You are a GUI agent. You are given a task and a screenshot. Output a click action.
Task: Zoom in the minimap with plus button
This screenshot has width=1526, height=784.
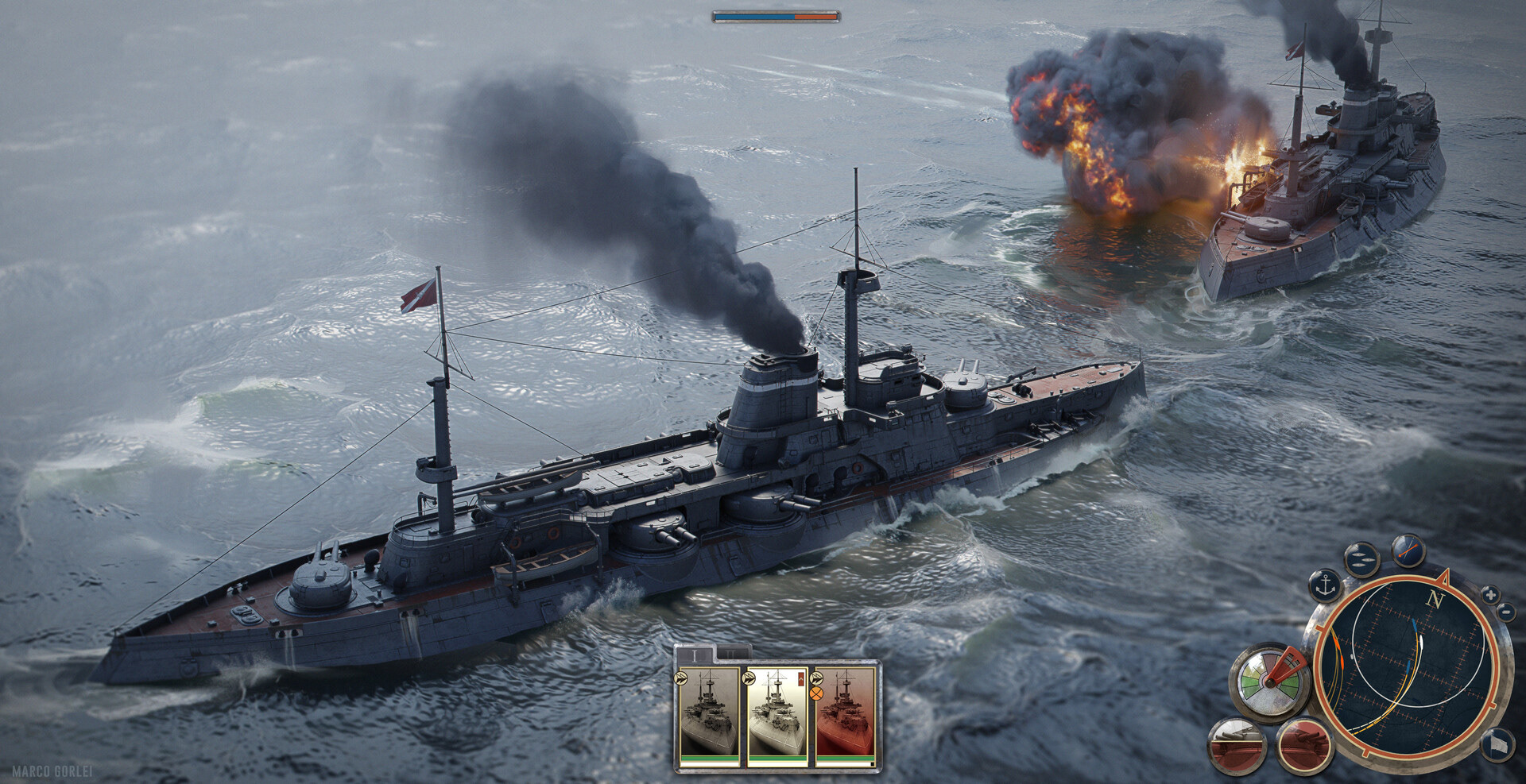pos(1490,594)
